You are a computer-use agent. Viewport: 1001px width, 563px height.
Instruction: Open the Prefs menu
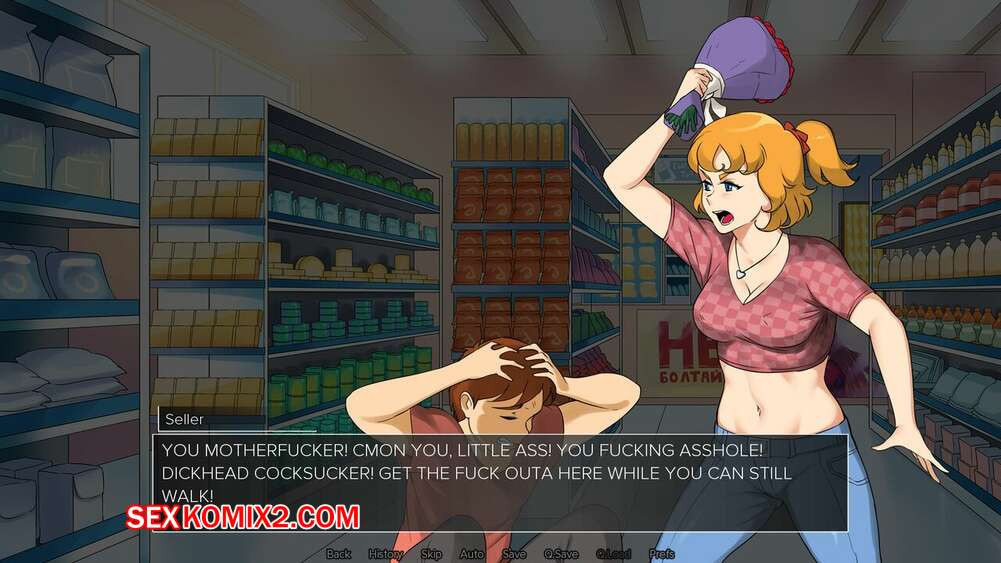click(661, 554)
